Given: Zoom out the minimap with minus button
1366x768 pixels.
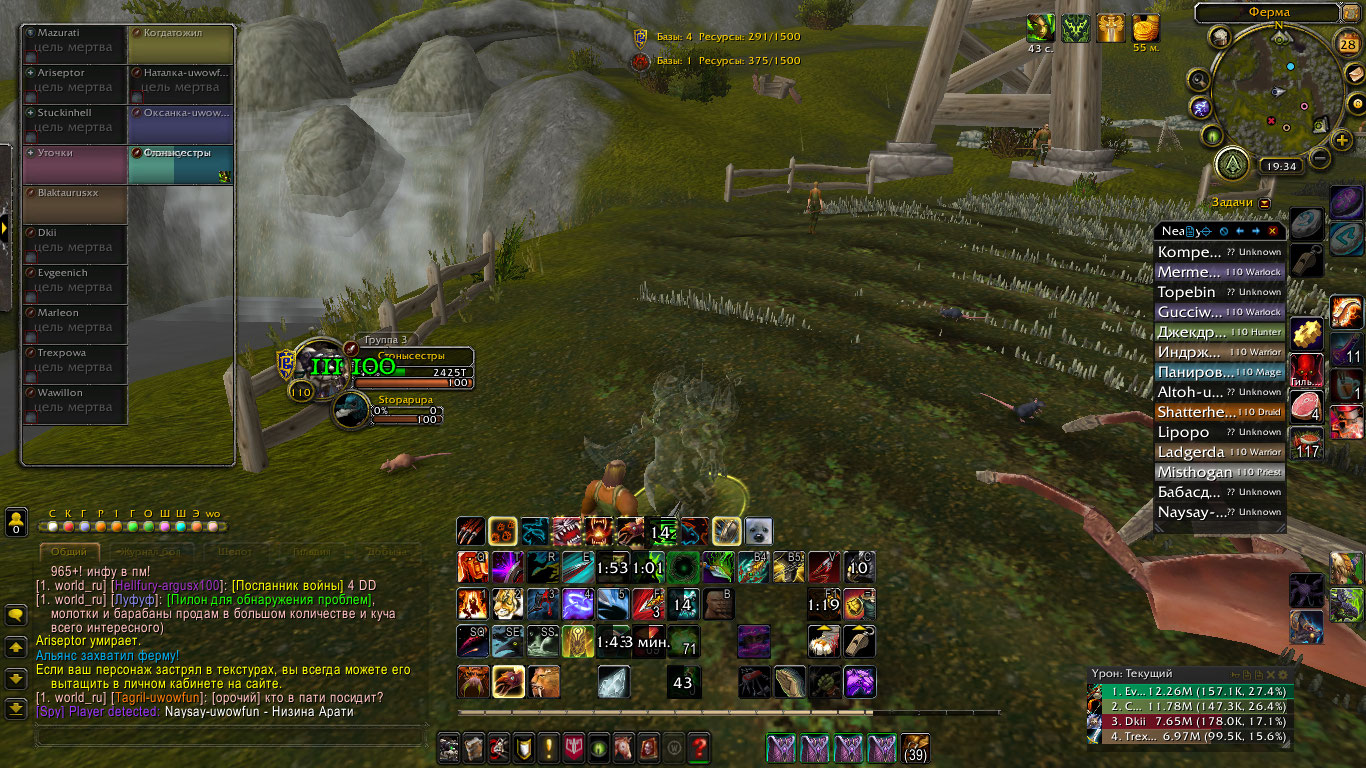Looking at the screenshot, I should pos(1320,158).
